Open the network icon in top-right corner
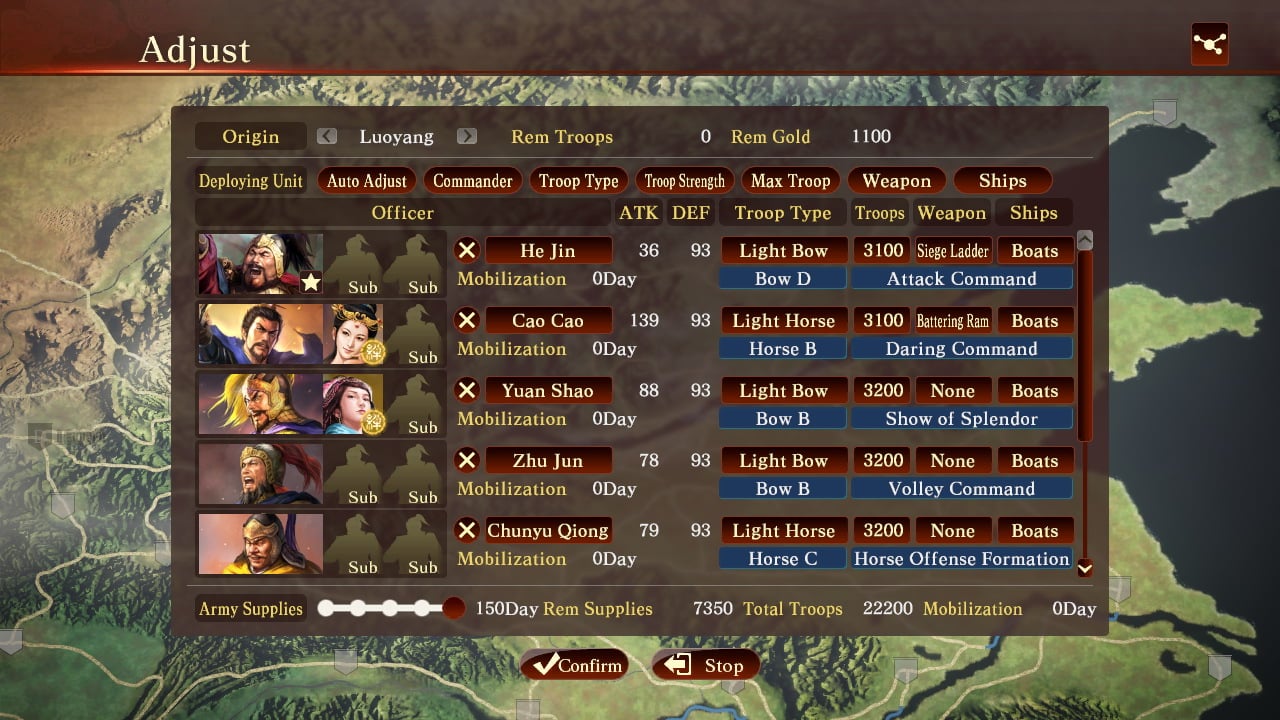The height and width of the screenshot is (720, 1280). (x=1209, y=44)
